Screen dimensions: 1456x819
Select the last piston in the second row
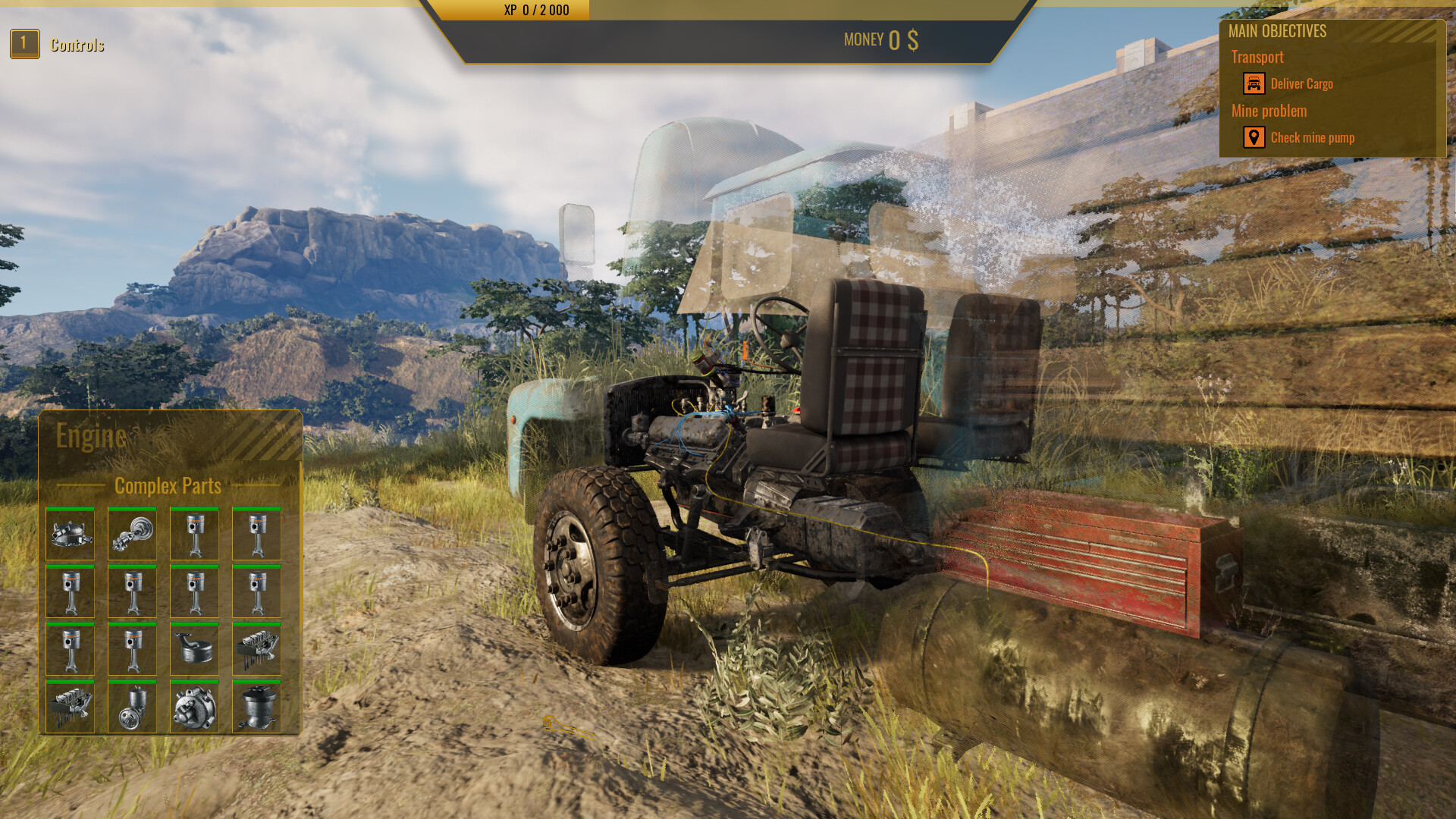point(256,592)
